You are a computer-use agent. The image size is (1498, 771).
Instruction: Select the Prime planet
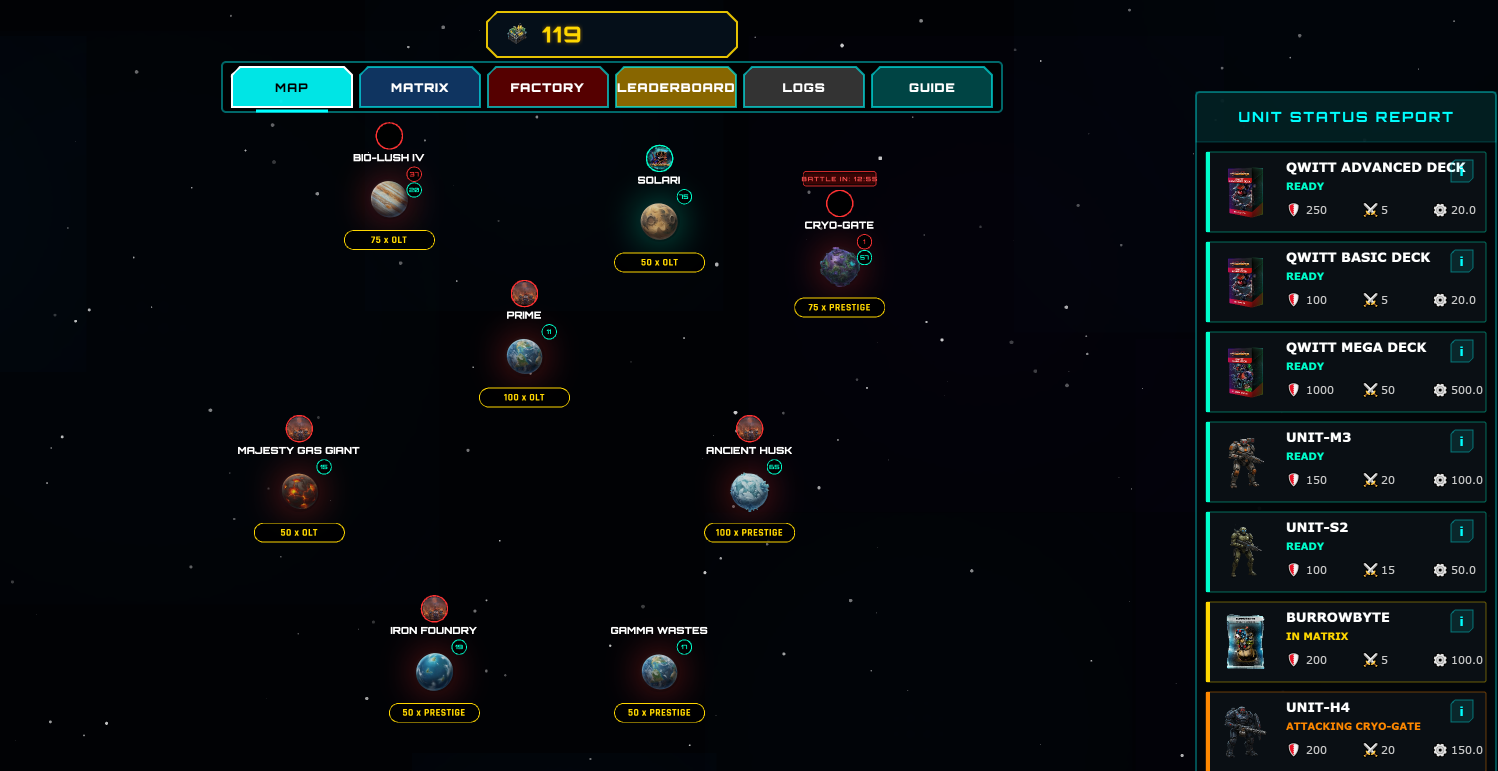(524, 356)
